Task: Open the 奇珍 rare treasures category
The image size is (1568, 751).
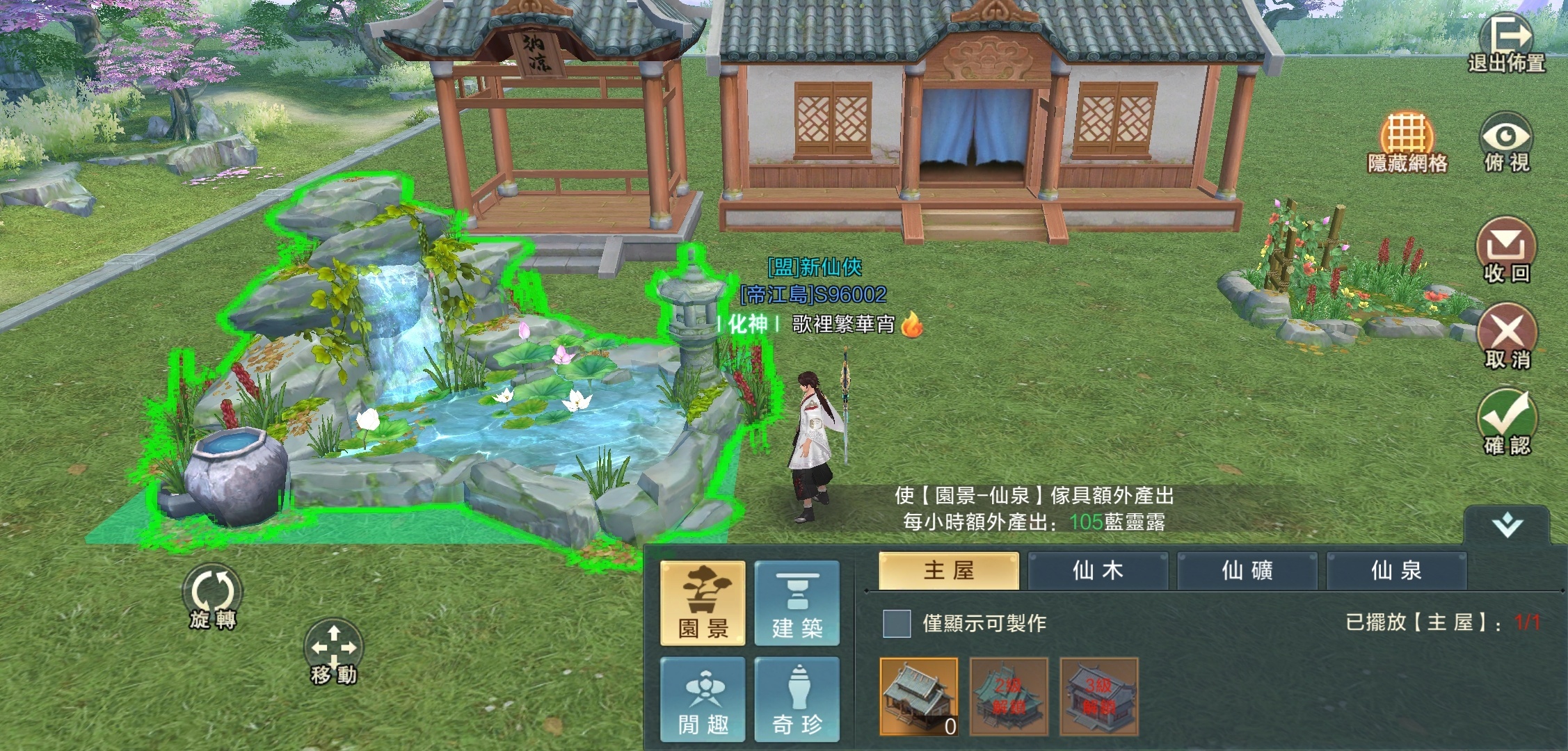Action: tap(798, 698)
